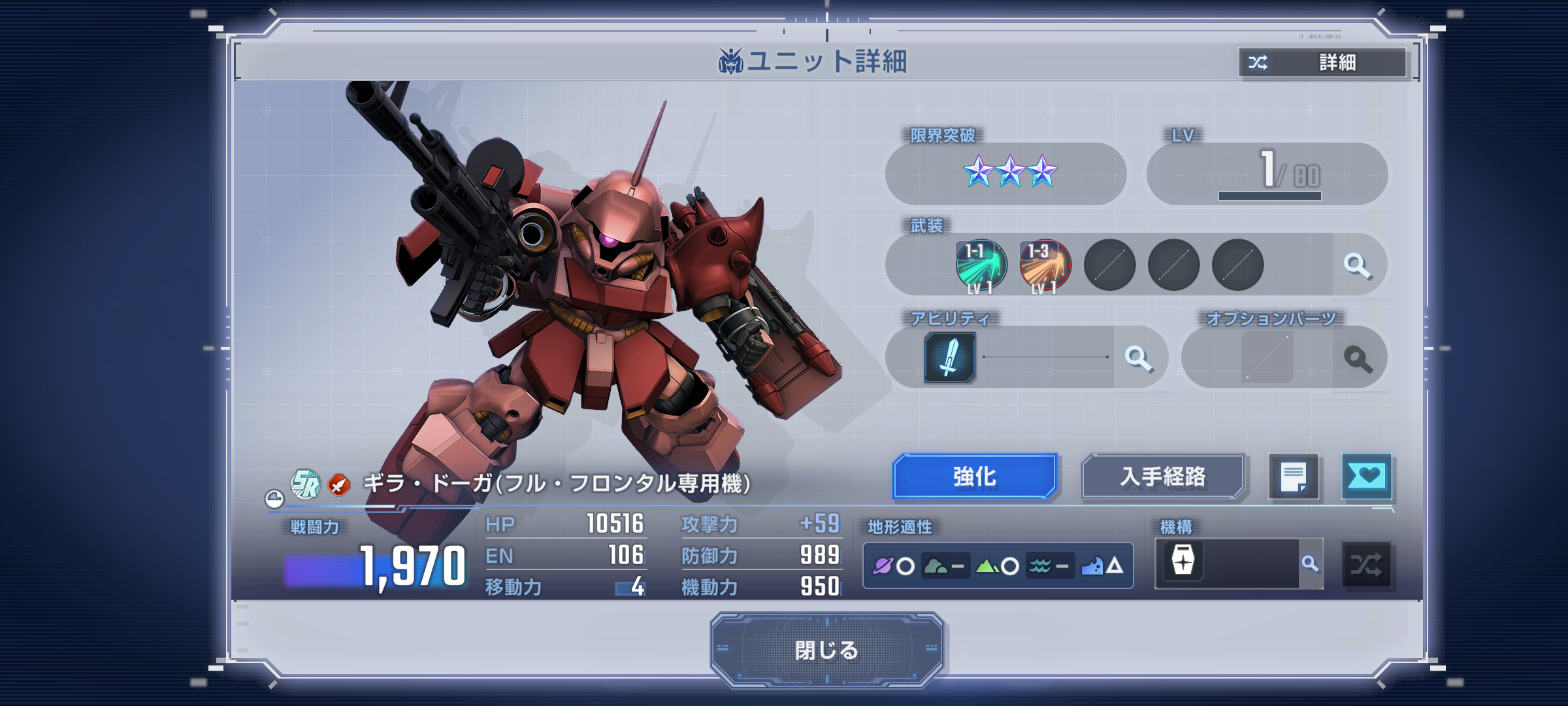
Task: Select the shield mechanism icon under 機構
Action: [1183, 562]
